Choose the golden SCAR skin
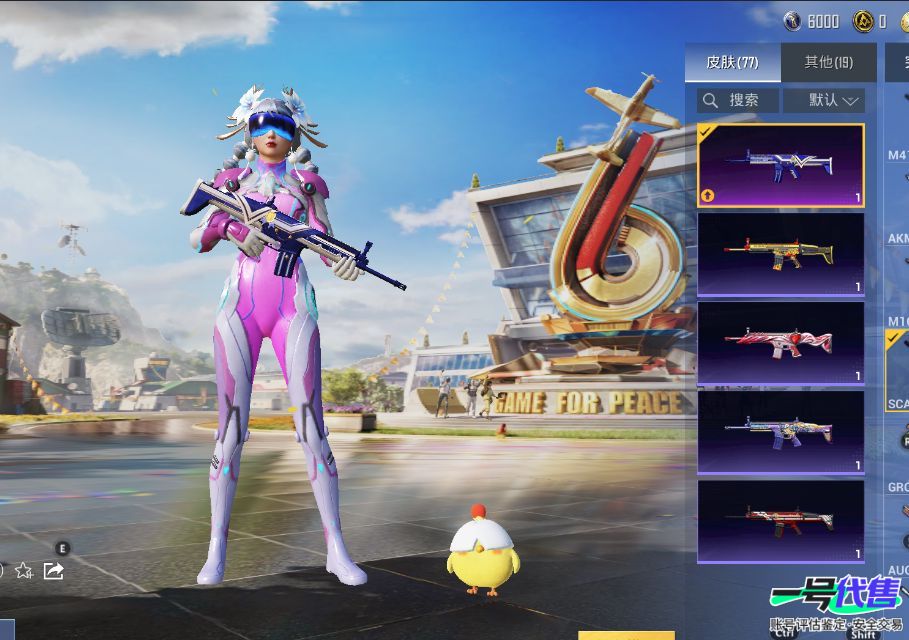909x640 pixels. [x=780, y=254]
